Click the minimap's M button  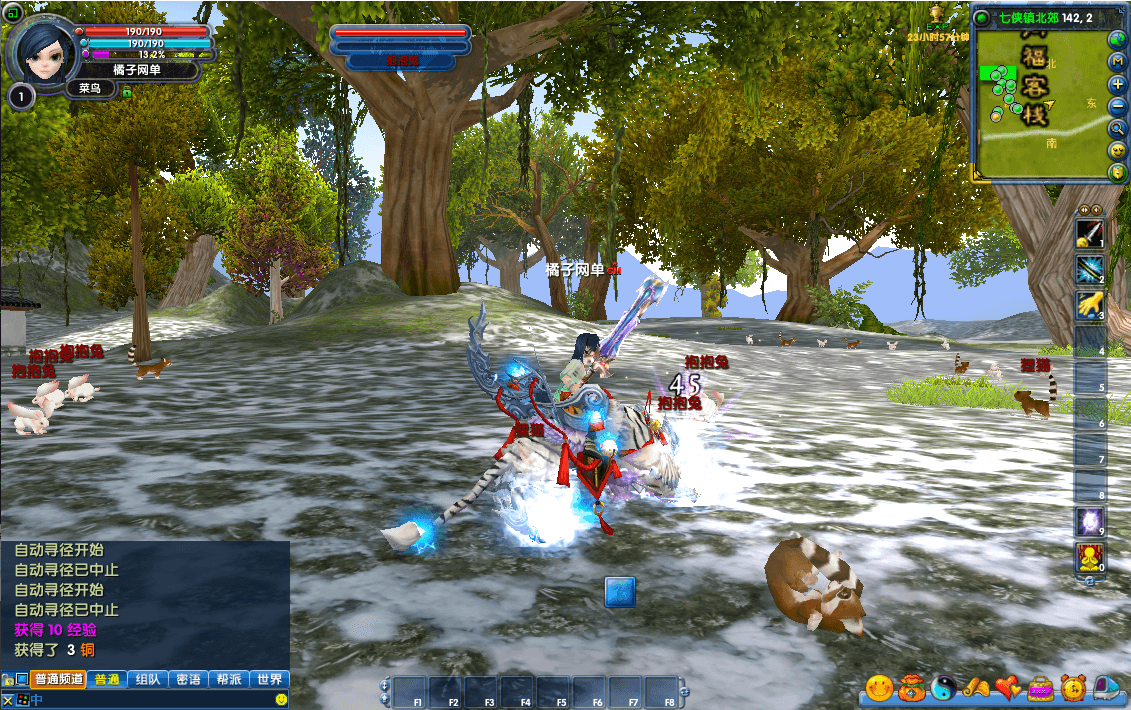[x=1118, y=62]
